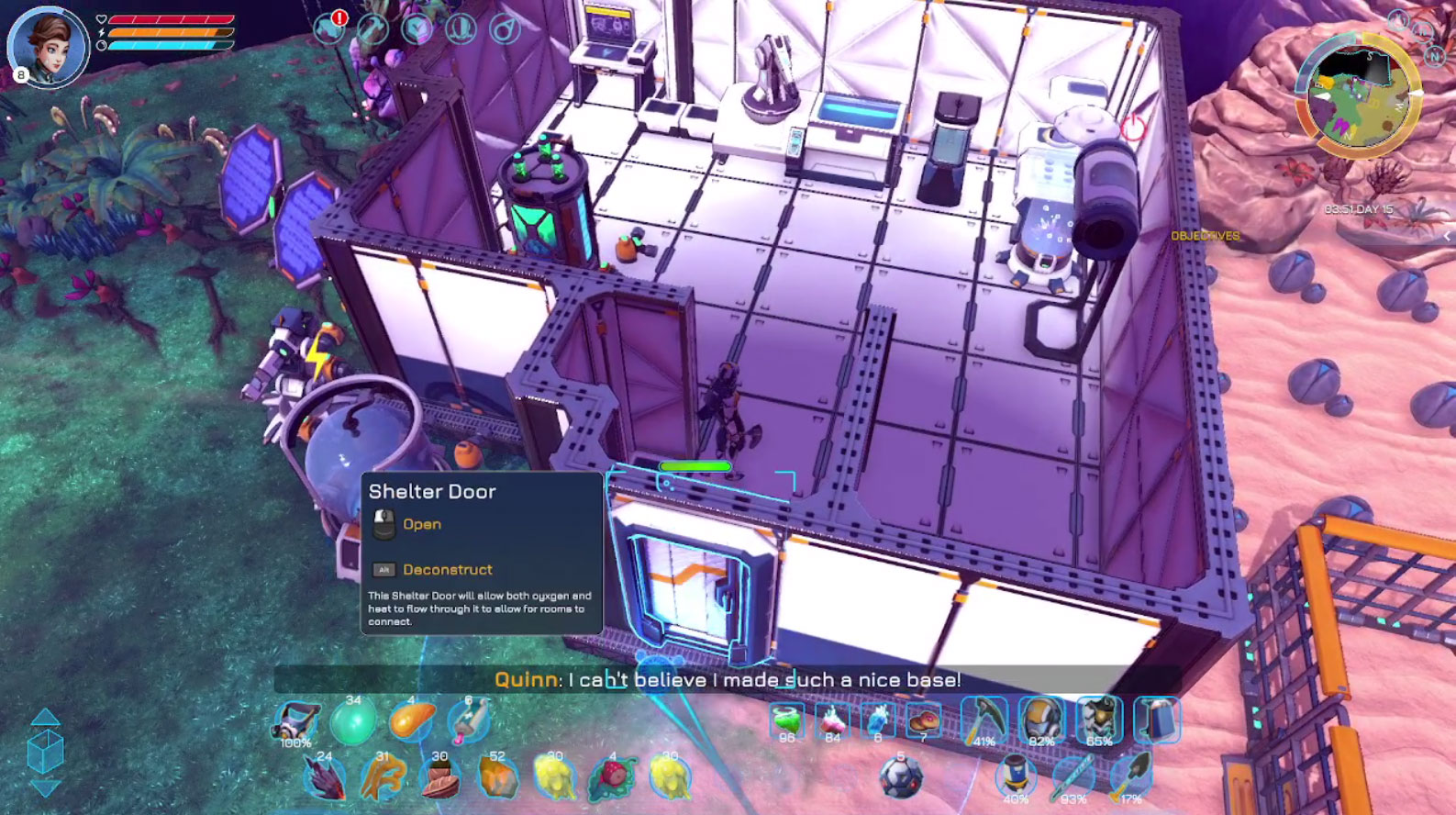Open the hammer crafting menu icon
1456x815 pixels.
372,29
